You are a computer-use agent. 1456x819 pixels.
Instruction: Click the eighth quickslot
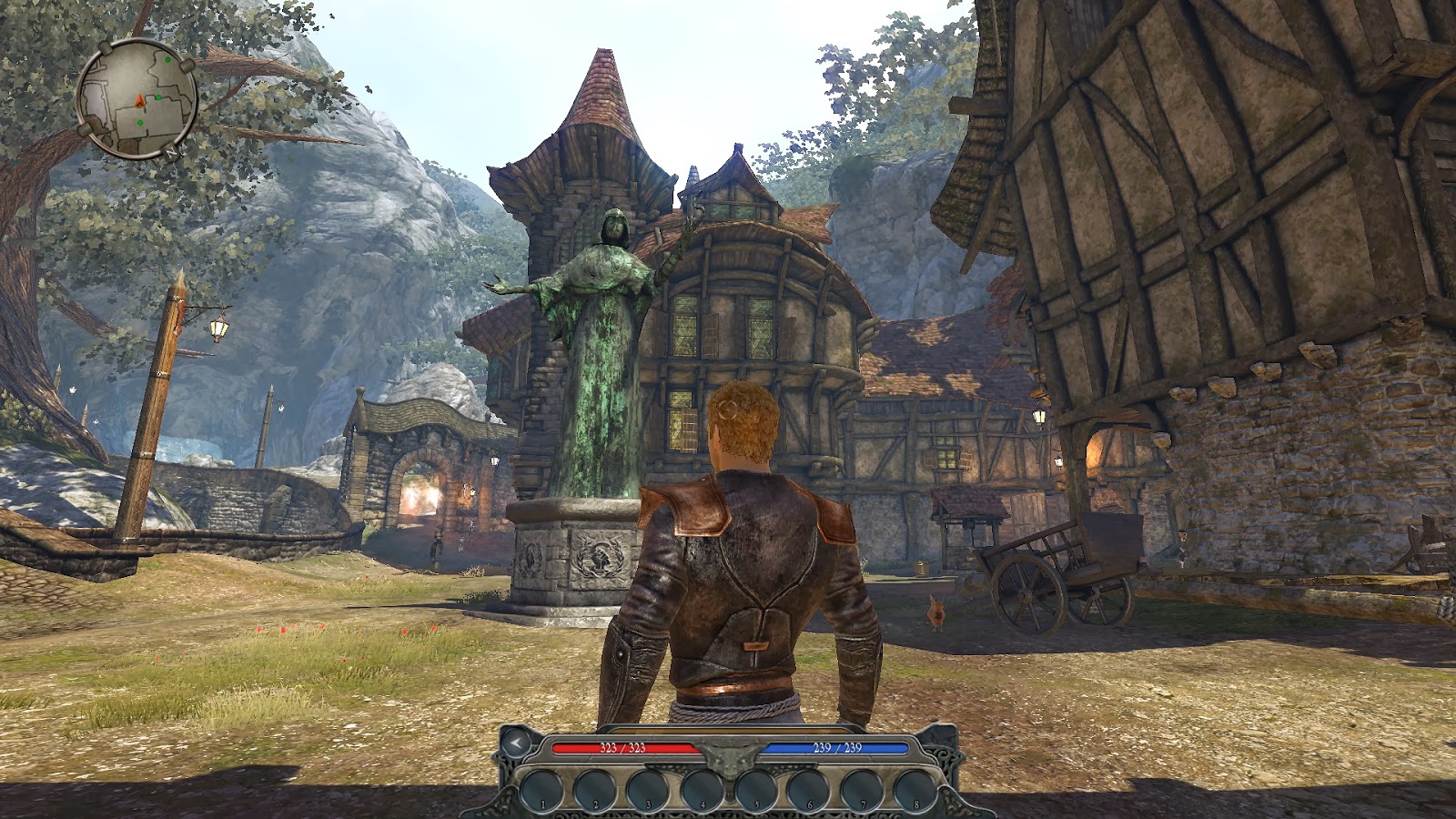(x=915, y=788)
